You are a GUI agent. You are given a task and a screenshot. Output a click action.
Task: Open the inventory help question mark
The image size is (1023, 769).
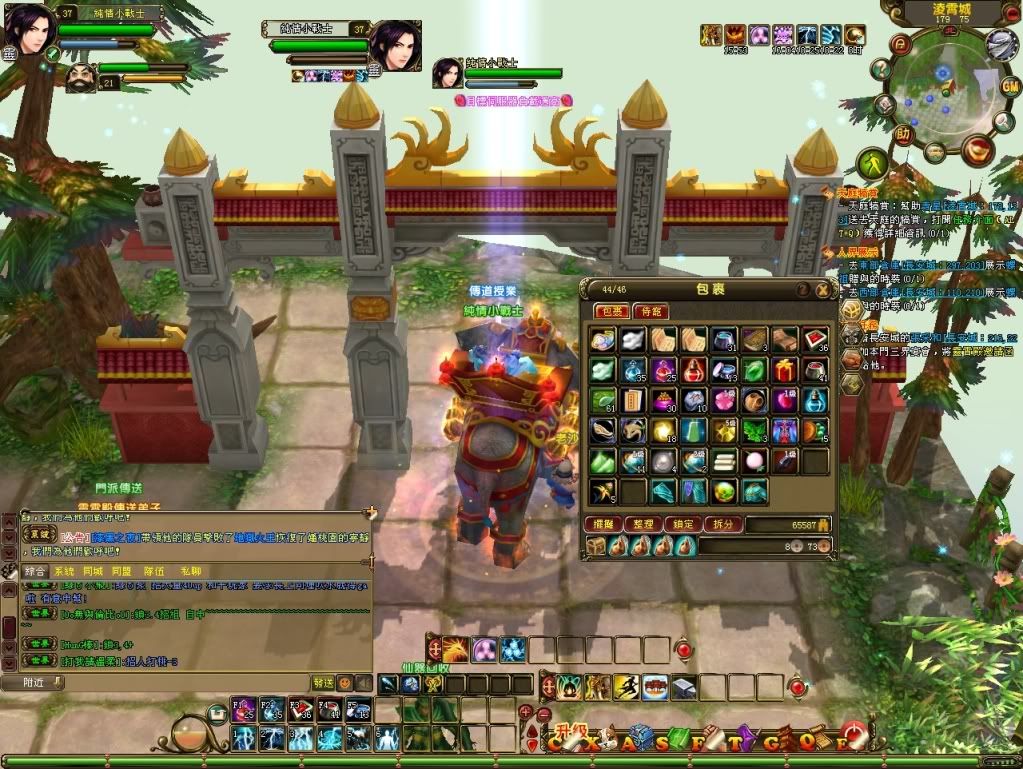point(802,290)
